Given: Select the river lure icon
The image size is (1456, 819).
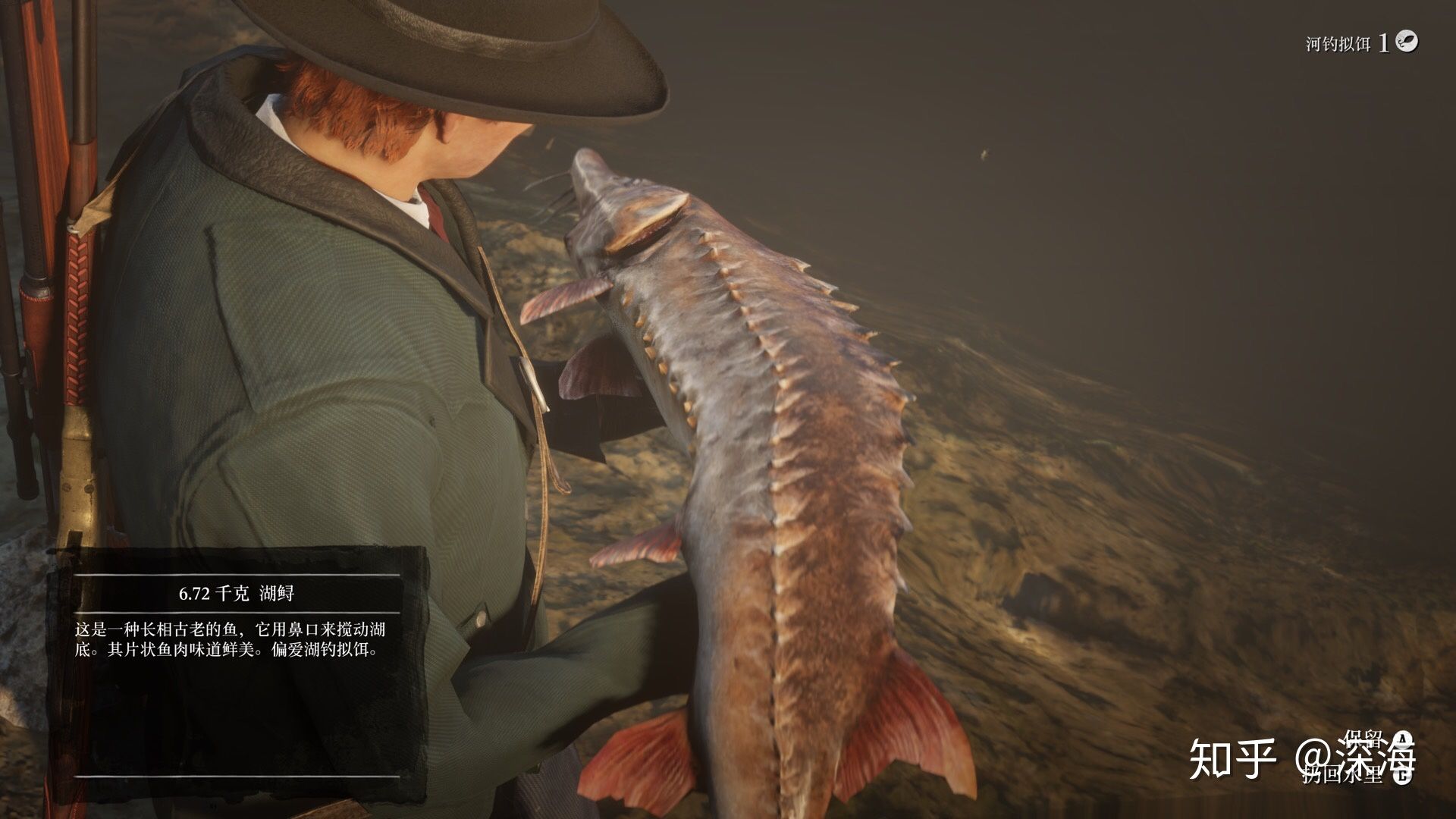Looking at the screenshot, I should (1407, 42).
